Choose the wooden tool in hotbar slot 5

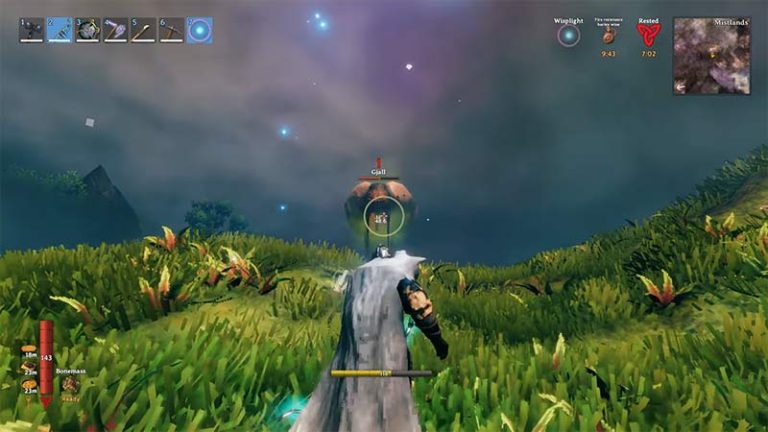[143, 30]
